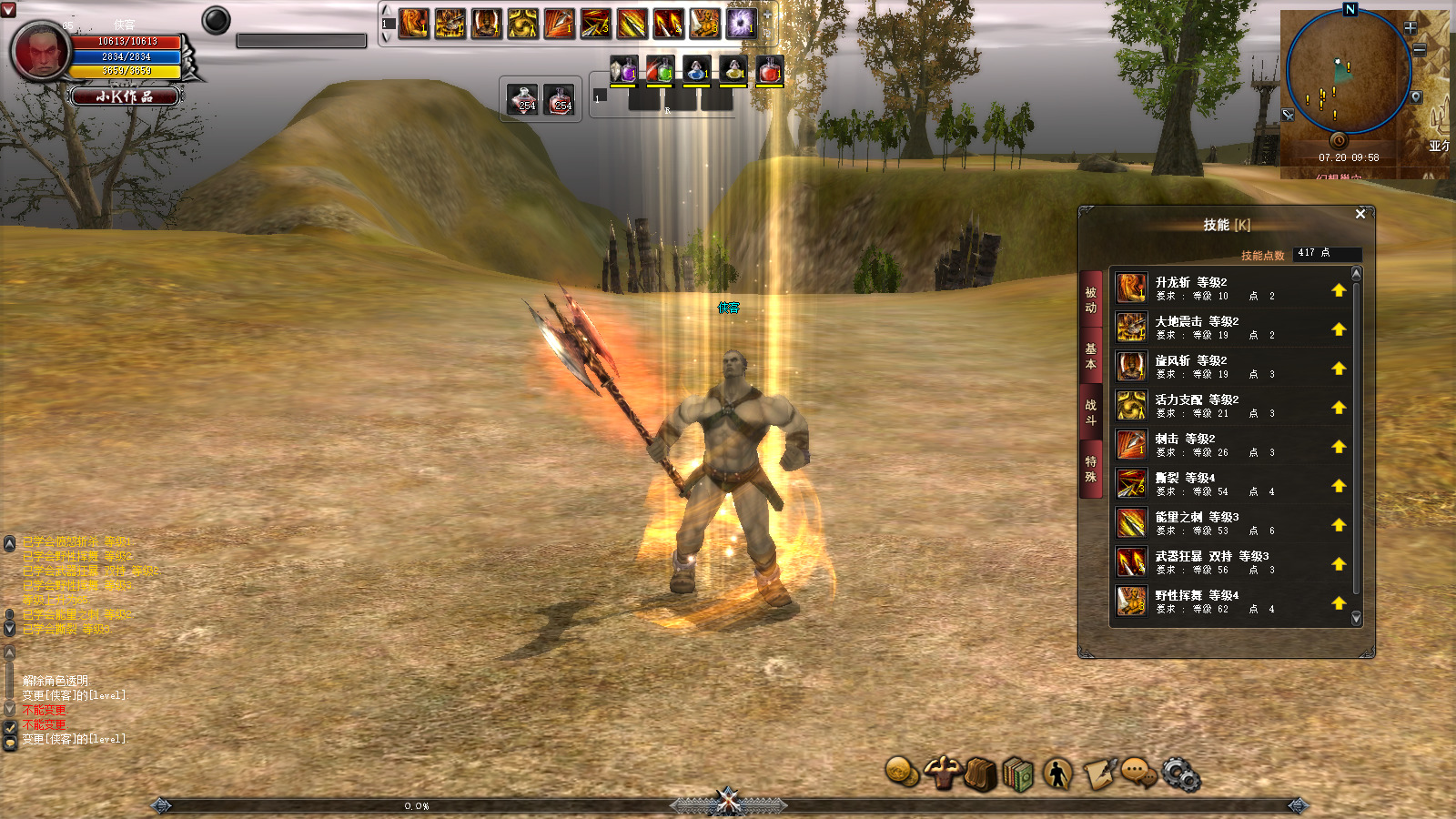
Task: Close the 技能 skills window
Action: (x=1360, y=214)
